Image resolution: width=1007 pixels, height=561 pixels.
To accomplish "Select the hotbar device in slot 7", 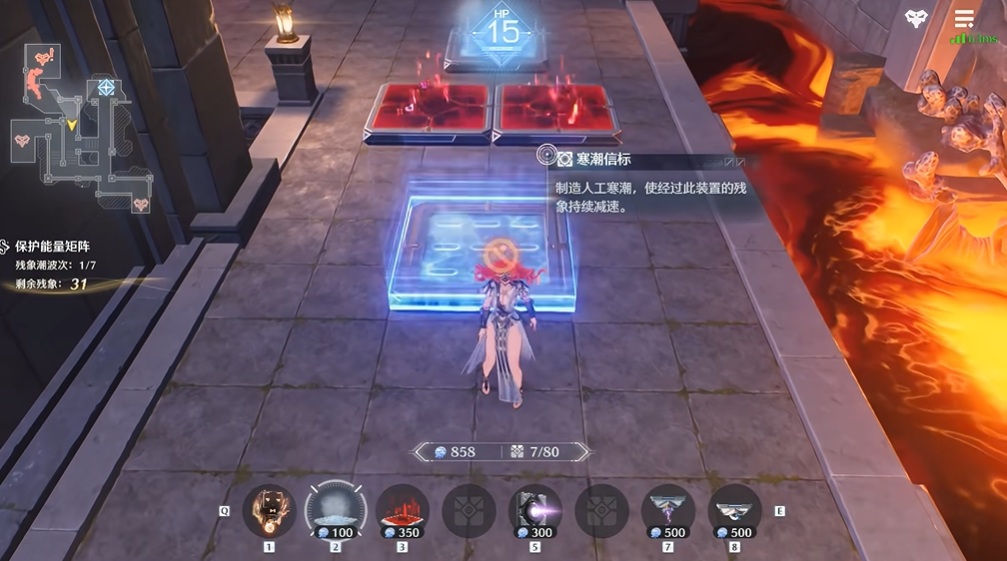I will coord(668,510).
